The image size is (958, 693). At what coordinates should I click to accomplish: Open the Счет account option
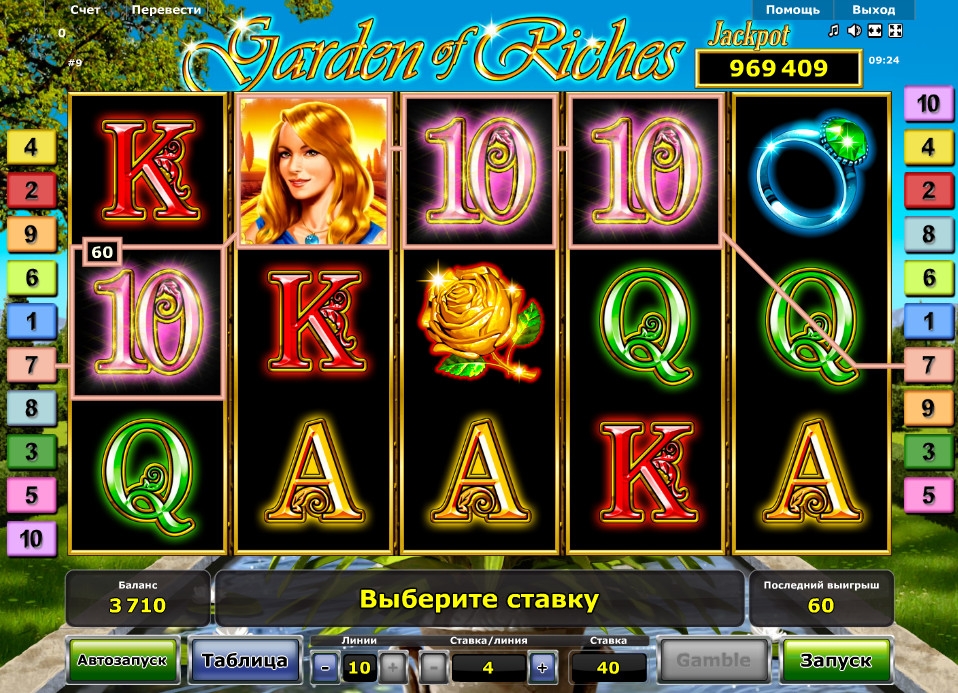coord(85,10)
